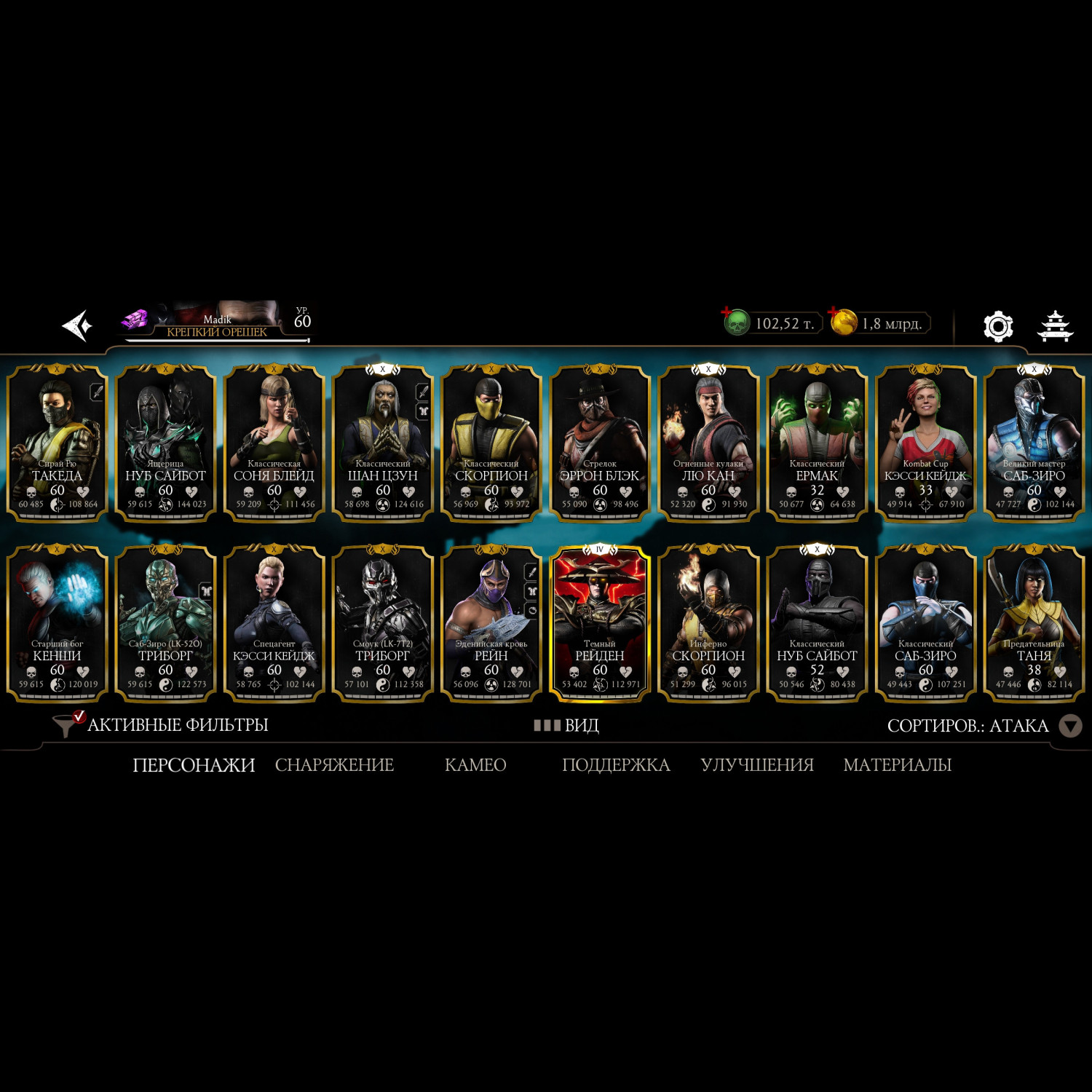Screen dimensions: 1092x1092
Task: Open the Рейн character card
Action: (x=491, y=623)
